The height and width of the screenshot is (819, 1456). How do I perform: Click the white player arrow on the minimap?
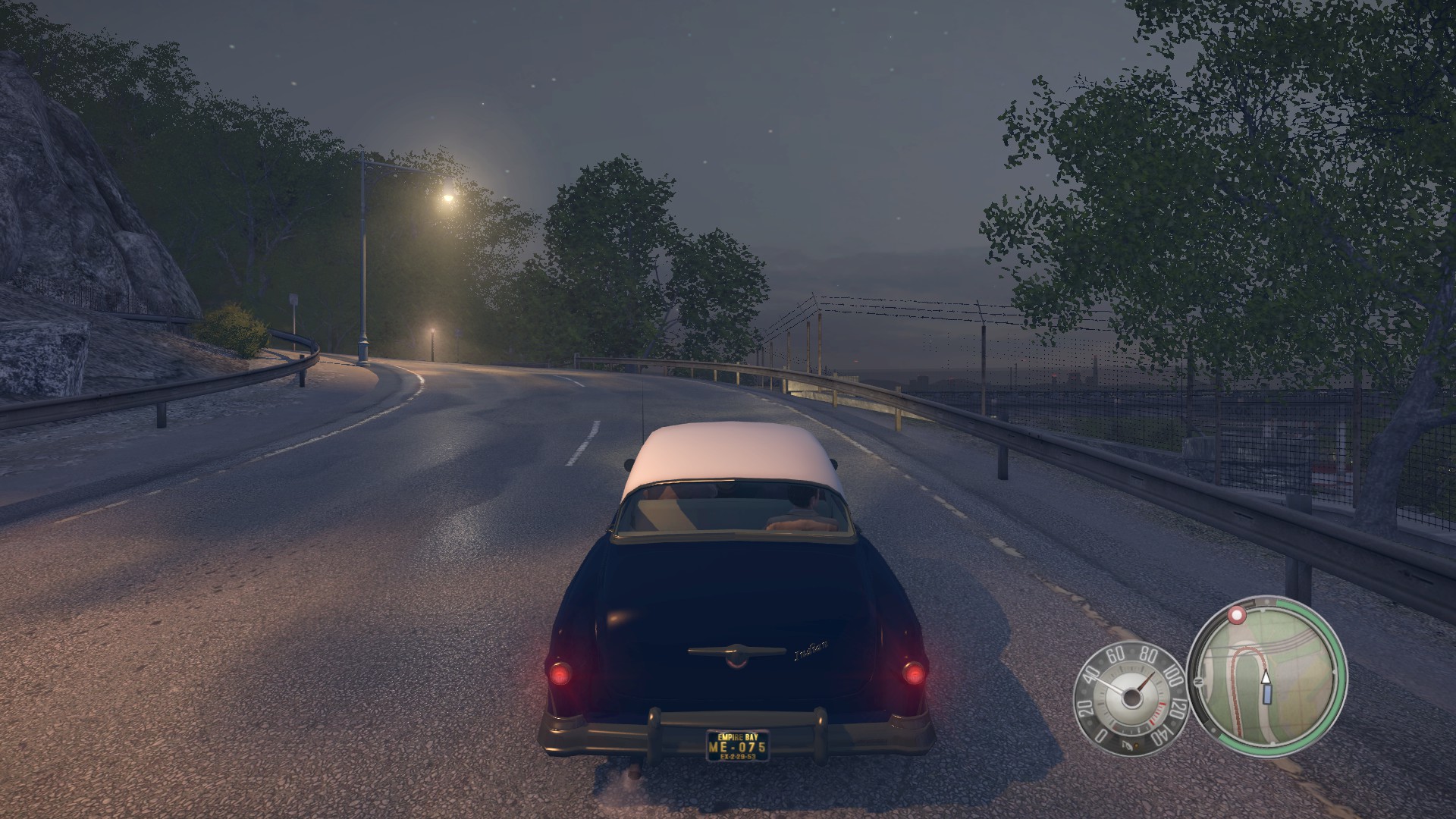(x=1264, y=677)
